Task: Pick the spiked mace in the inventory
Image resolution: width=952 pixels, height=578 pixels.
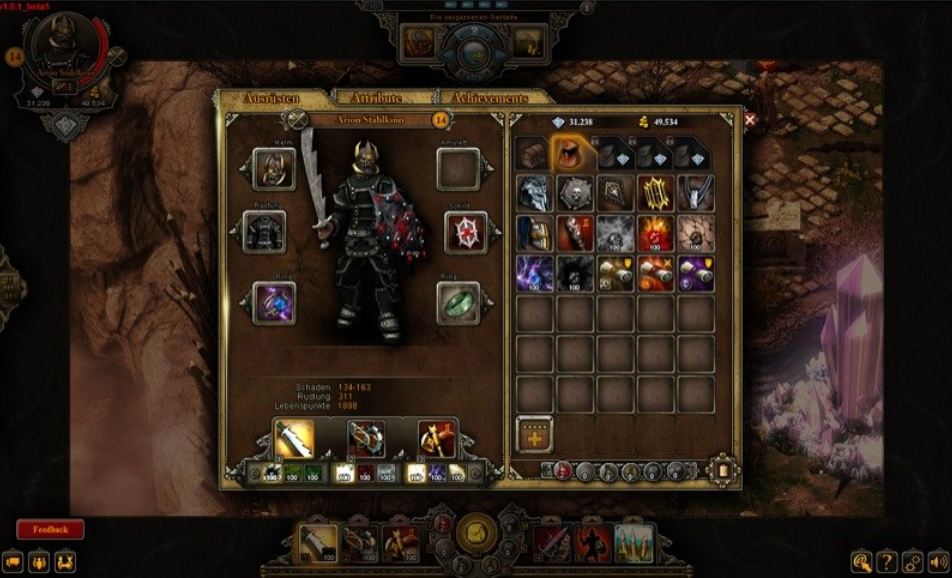Action: pyautogui.click(x=575, y=233)
